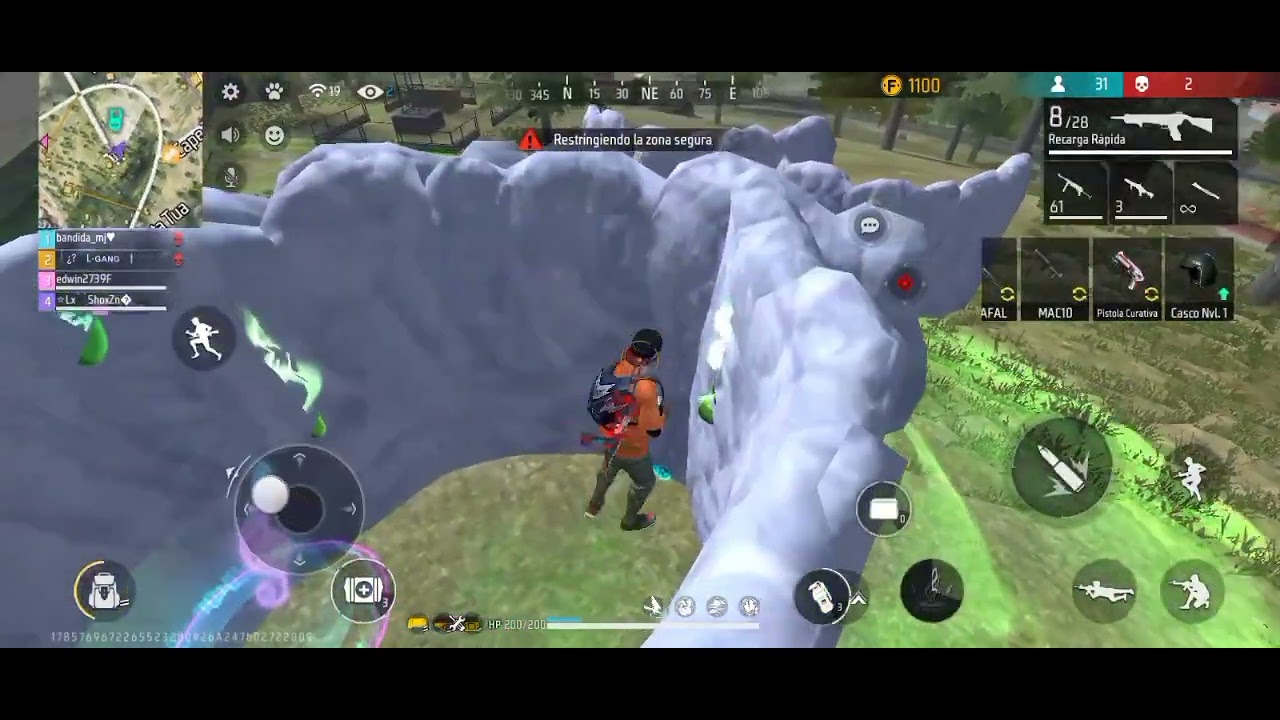
Task: Pick up the Pistola Curativa
Action: point(1127,279)
